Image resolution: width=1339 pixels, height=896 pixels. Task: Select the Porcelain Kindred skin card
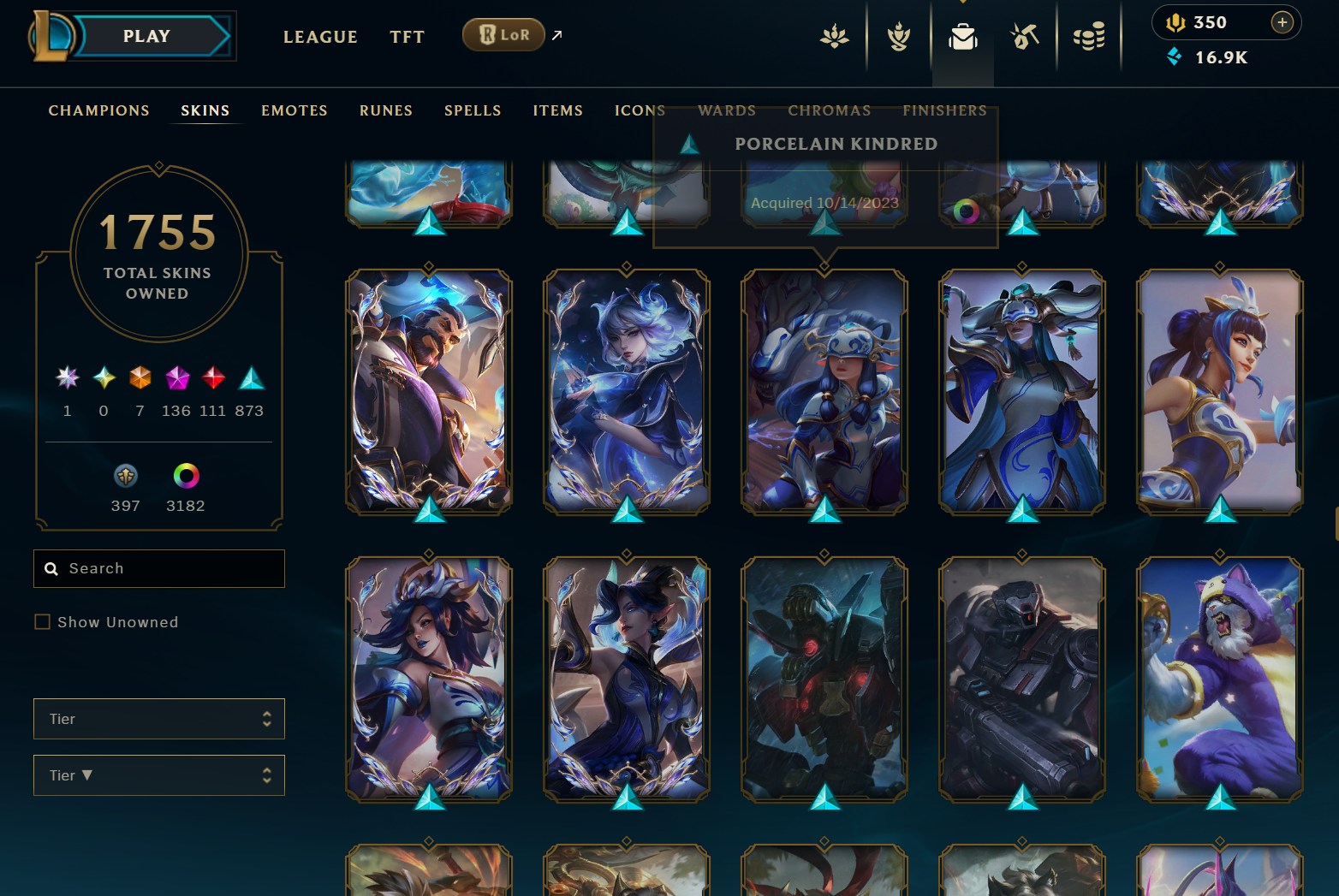click(824, 391)
